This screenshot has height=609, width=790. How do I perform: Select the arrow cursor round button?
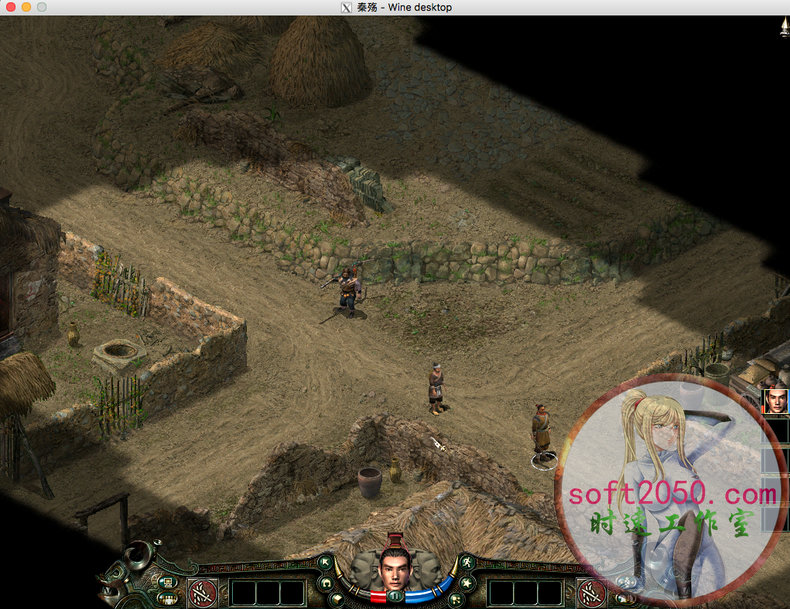[x=326, y=563]
